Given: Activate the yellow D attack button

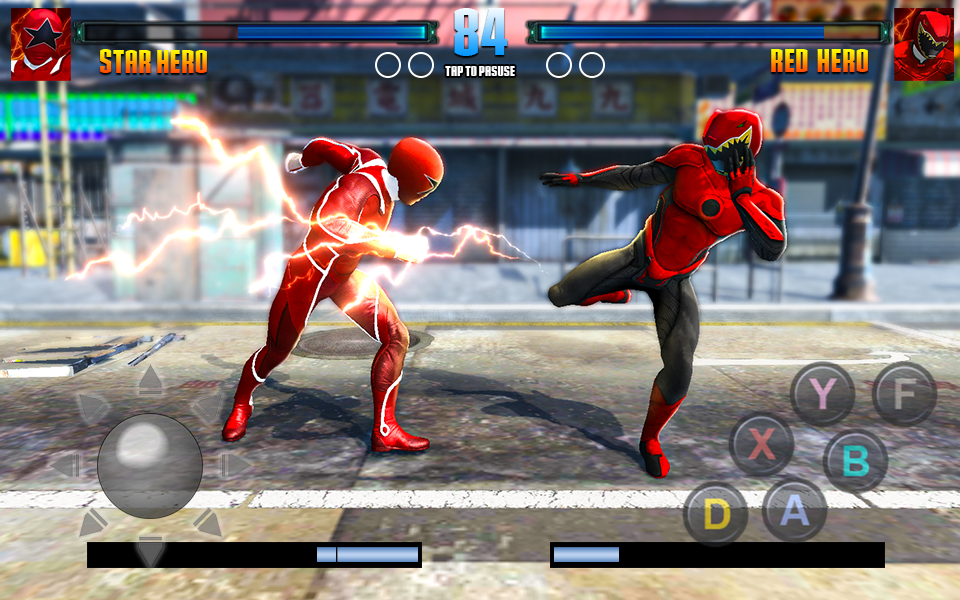Looking at the screenshot, I should coord(716,514).
